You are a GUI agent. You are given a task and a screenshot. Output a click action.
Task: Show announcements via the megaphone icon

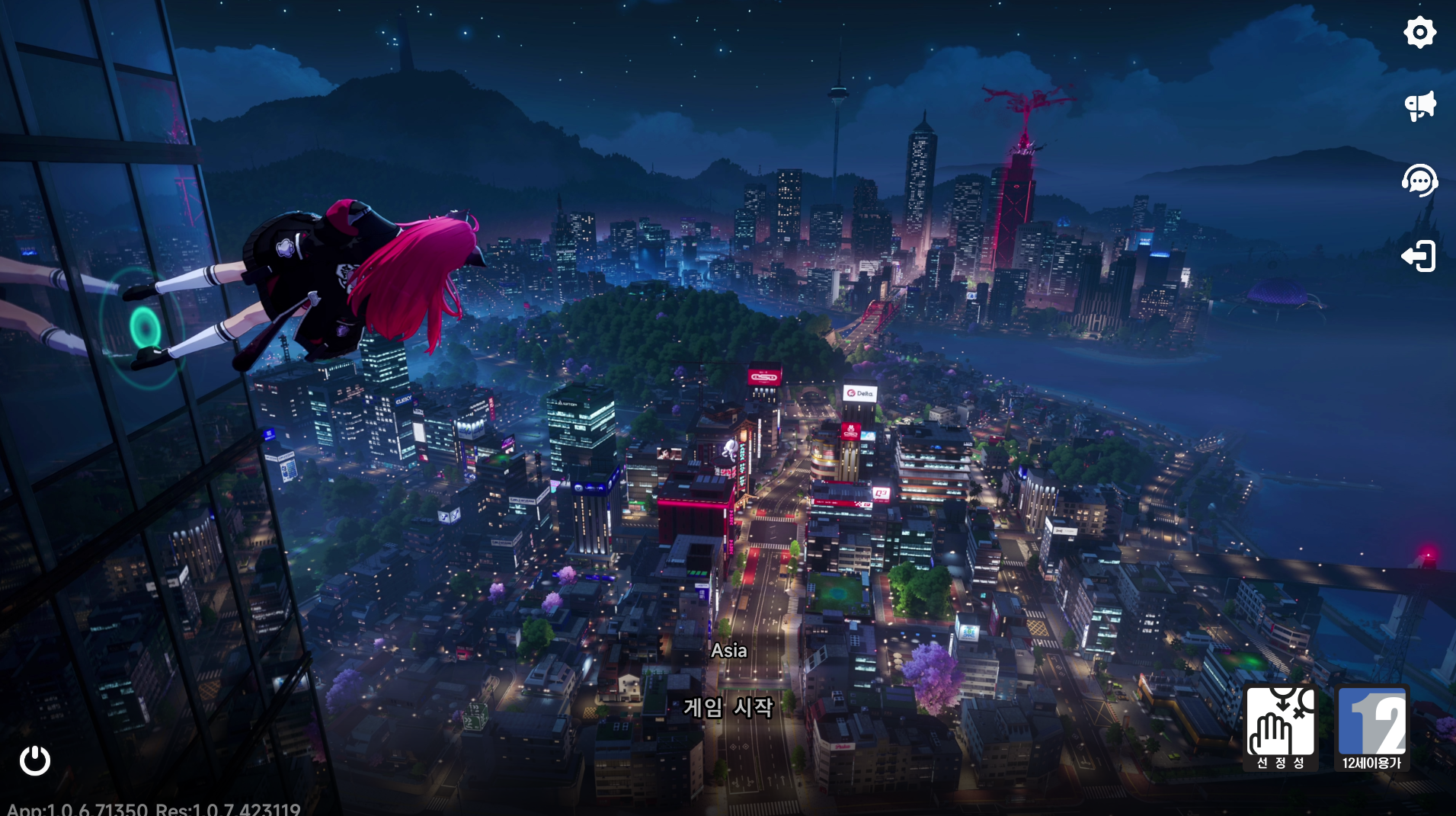click(x=1419, y=106)
